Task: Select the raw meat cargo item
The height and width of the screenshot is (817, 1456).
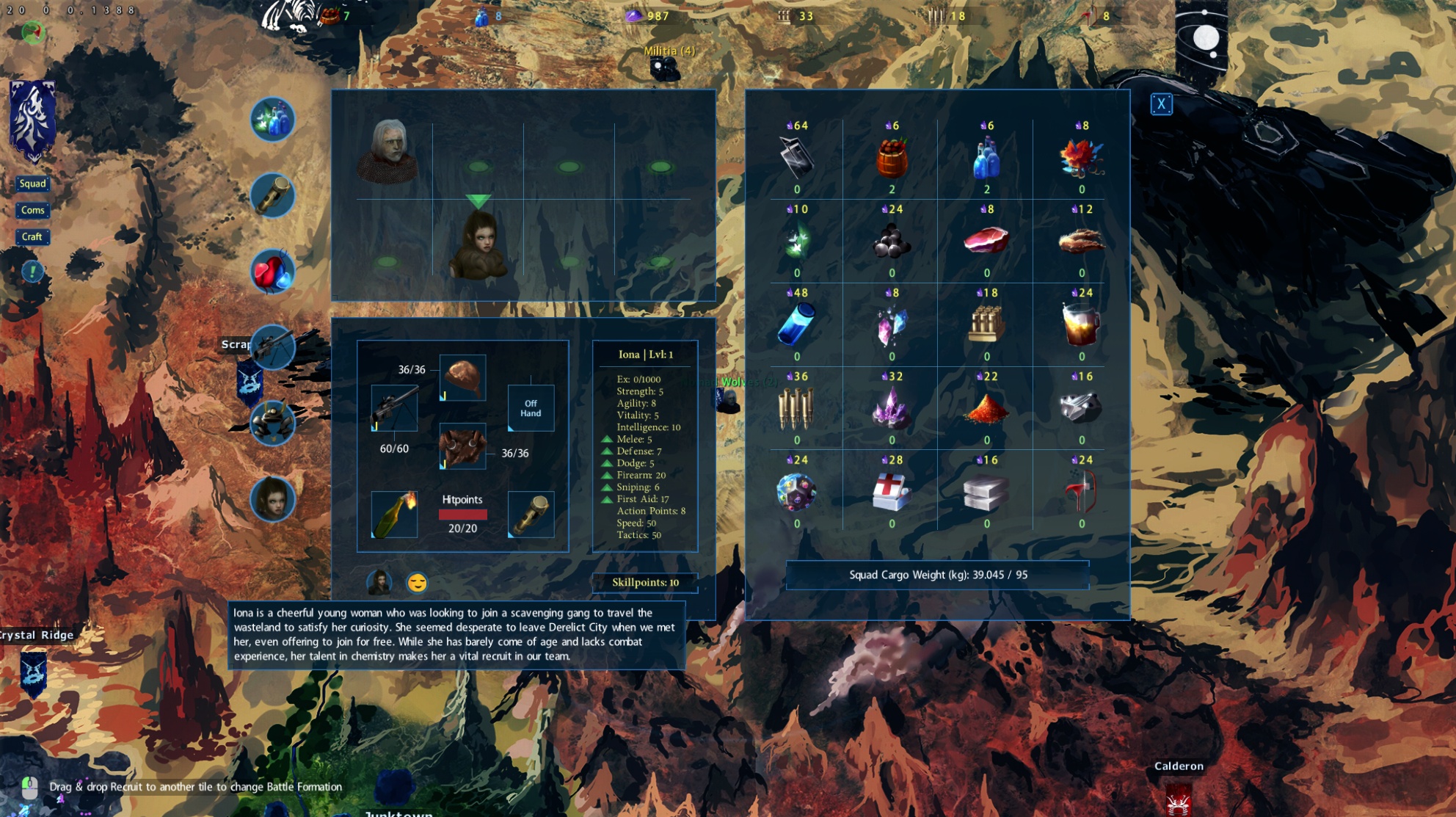Action: [x=986, y=241]
